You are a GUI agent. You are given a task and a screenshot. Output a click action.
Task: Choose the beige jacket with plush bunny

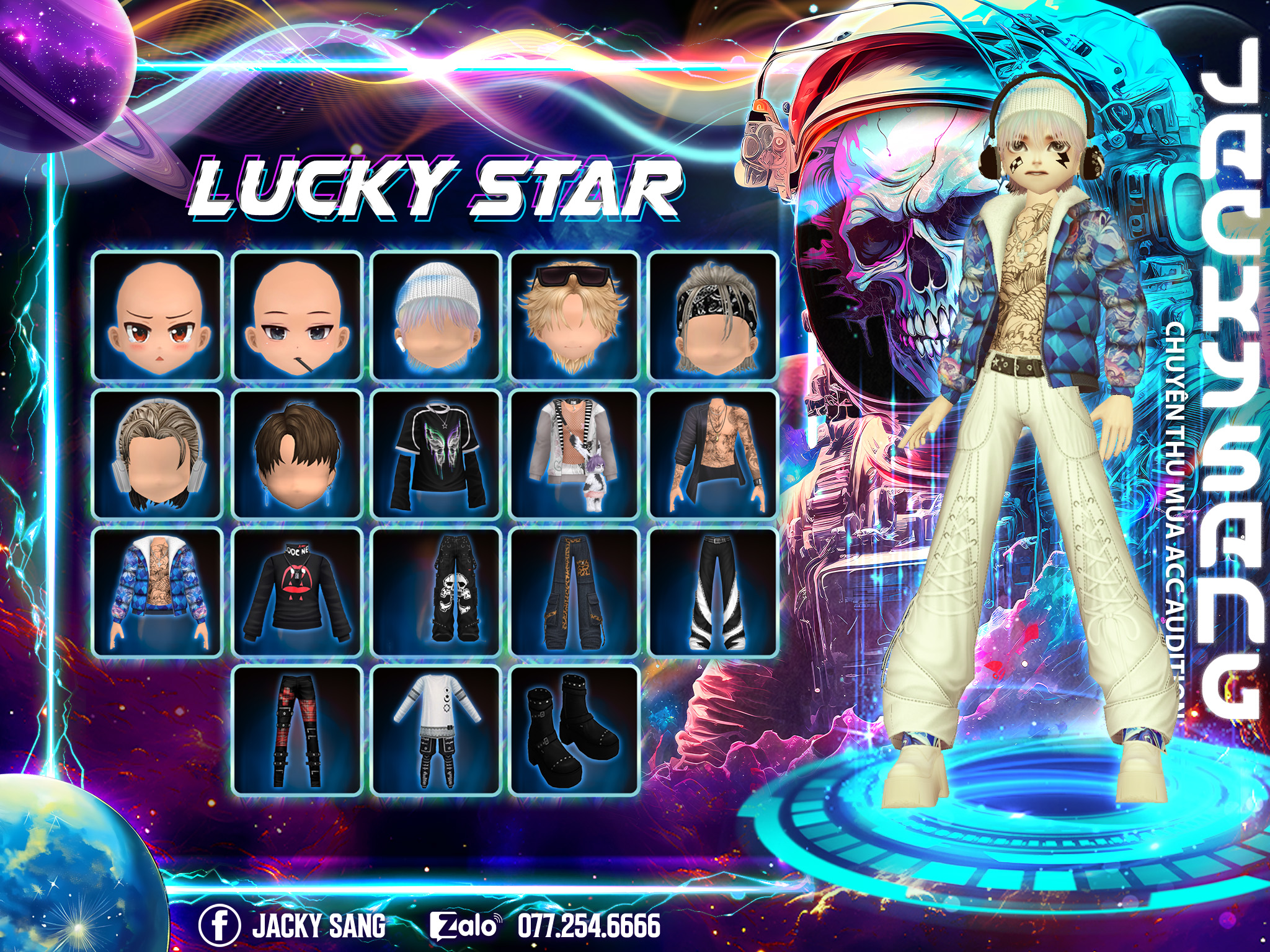tap(575, 454)
